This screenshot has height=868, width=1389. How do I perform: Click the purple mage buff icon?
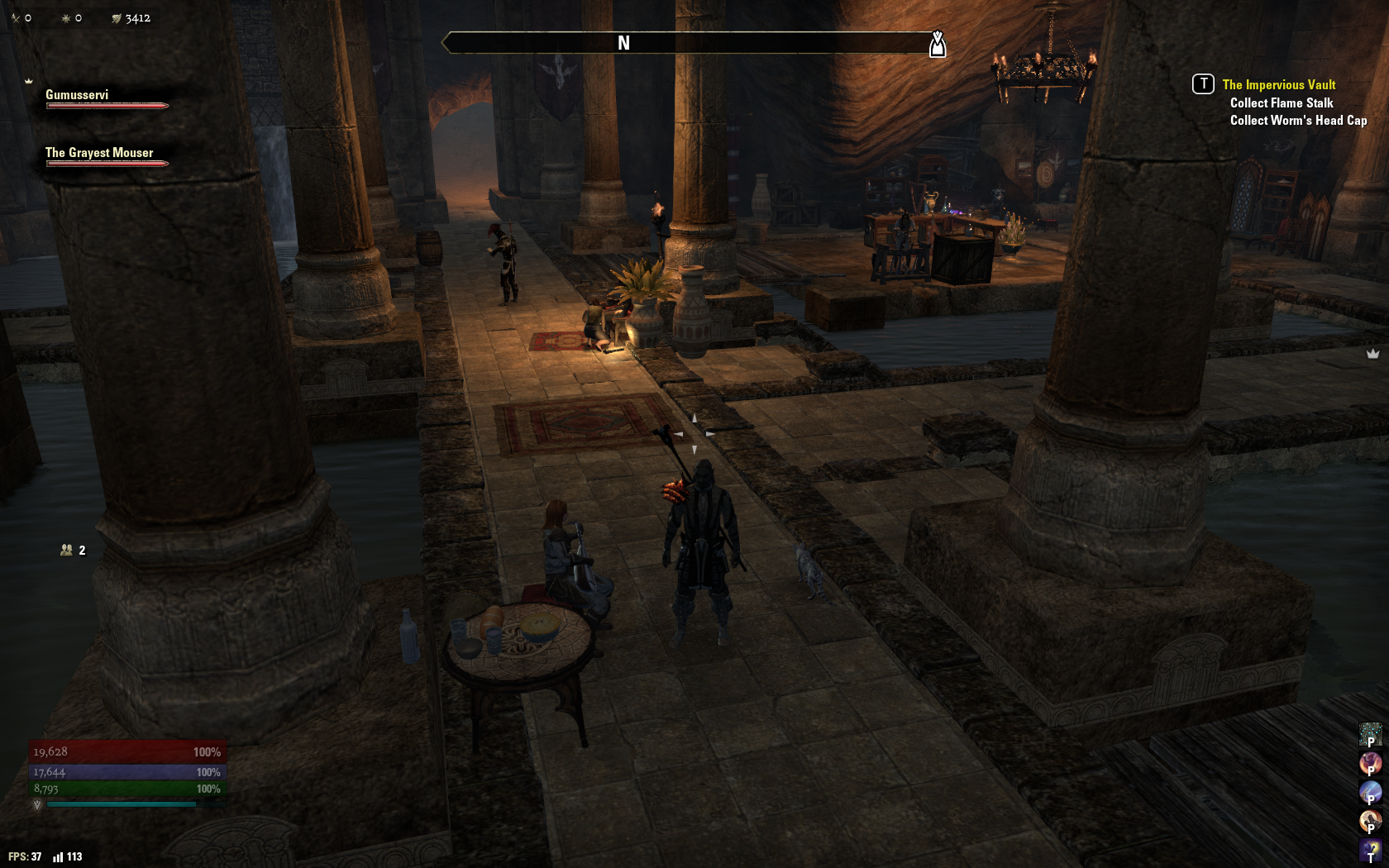pos(1370,849)
